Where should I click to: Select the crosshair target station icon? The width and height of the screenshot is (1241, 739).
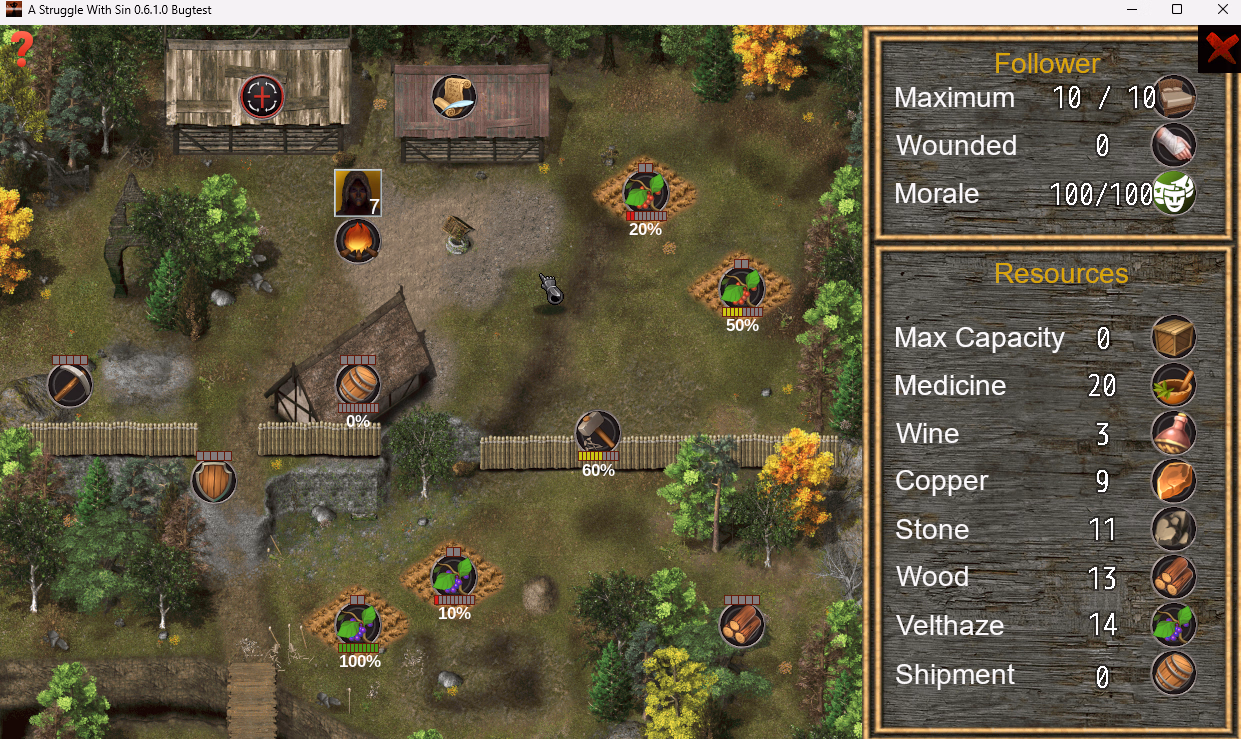point(262,97)
